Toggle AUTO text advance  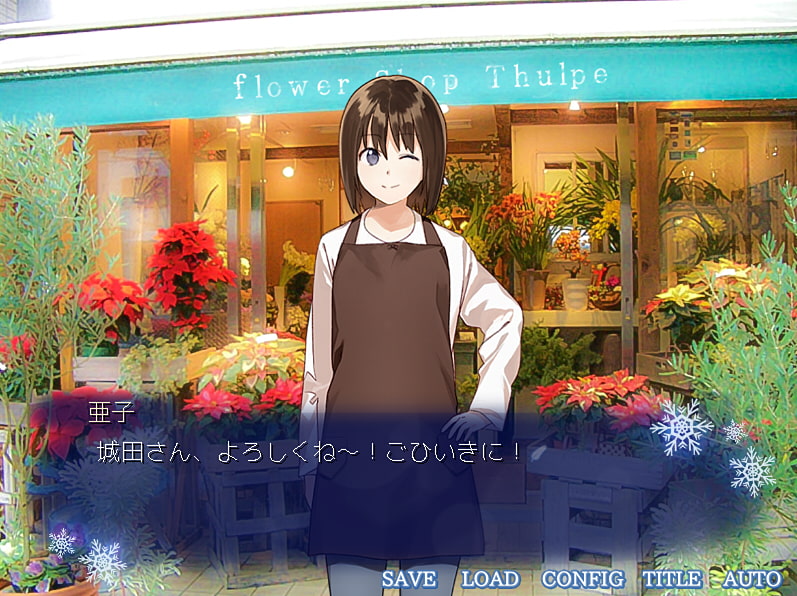(751, 579)
